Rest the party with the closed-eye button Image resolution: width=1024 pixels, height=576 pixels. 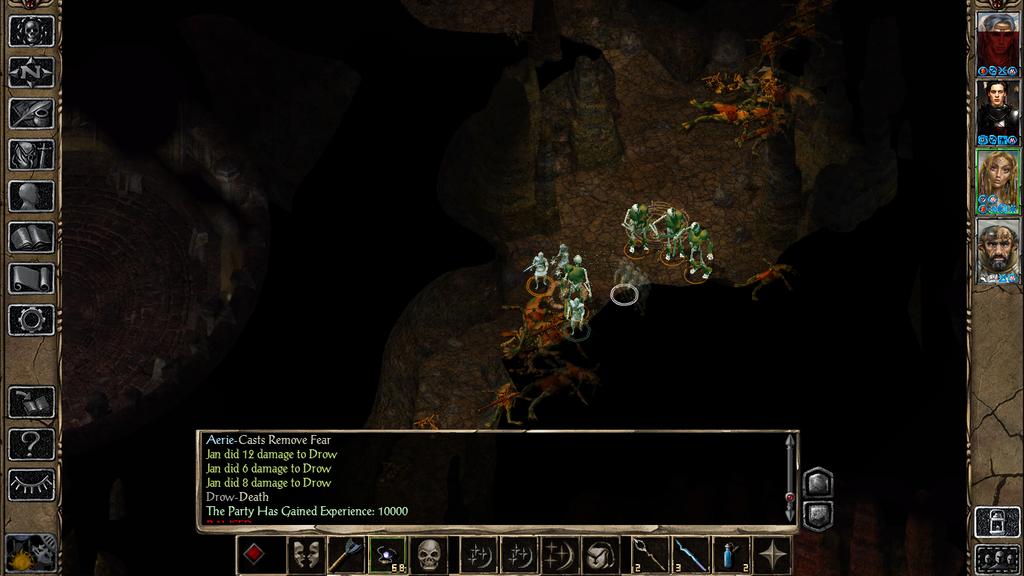point(31,485)
